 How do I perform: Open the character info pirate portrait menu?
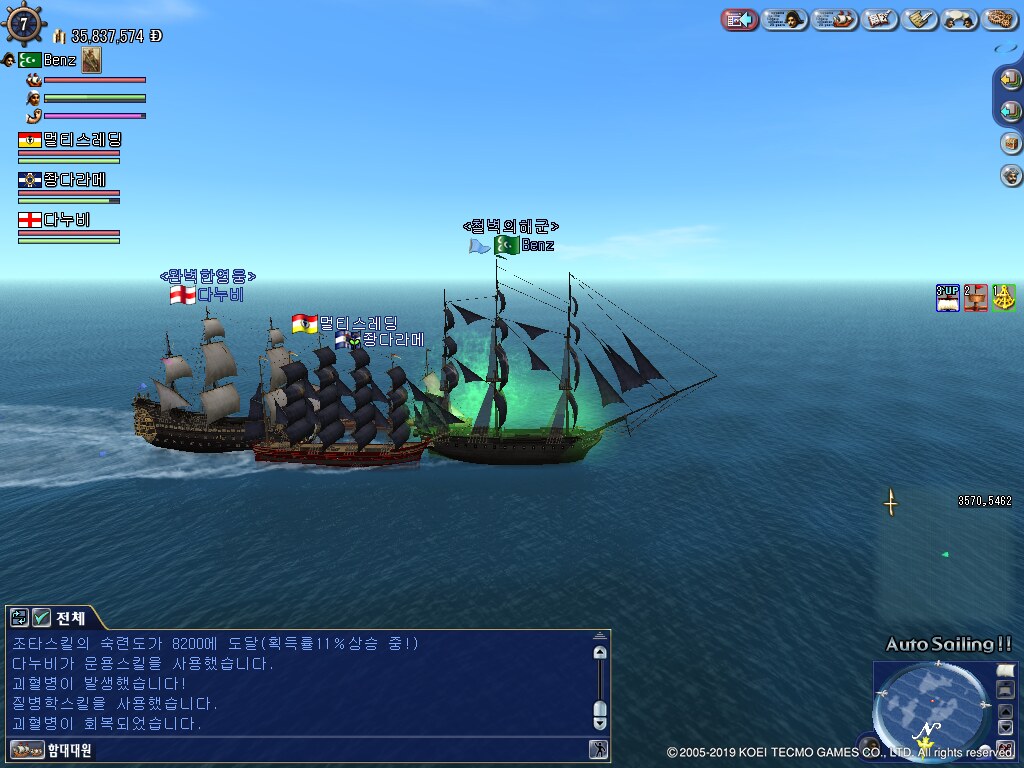(x=785, y=19)
